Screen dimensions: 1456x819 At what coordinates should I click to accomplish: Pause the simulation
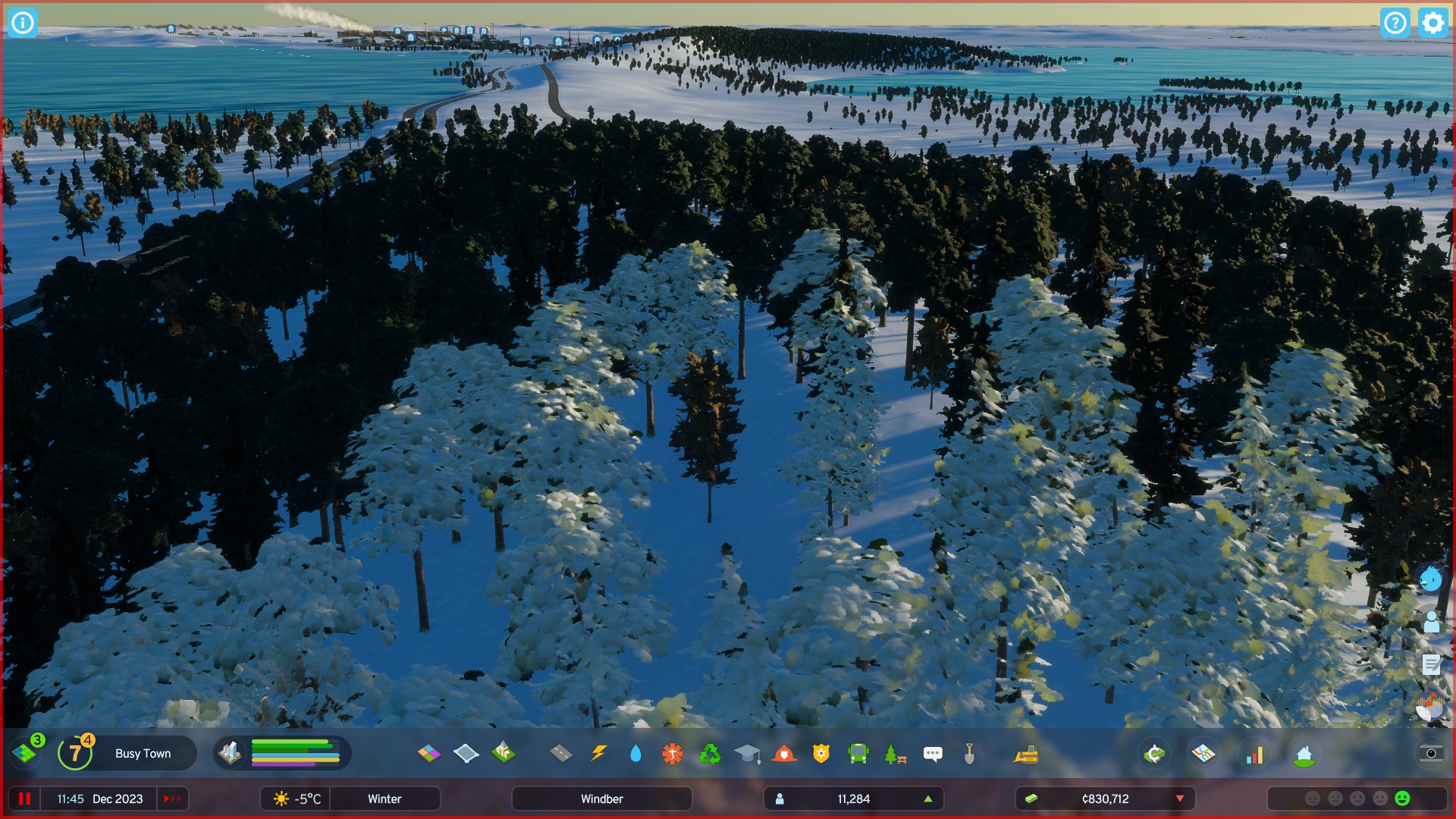25,799
